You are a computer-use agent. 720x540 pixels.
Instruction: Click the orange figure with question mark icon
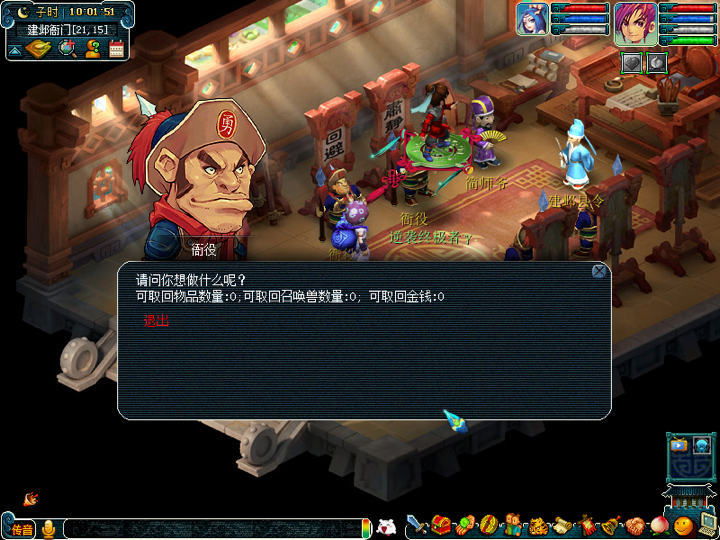(x=92, y=48)
